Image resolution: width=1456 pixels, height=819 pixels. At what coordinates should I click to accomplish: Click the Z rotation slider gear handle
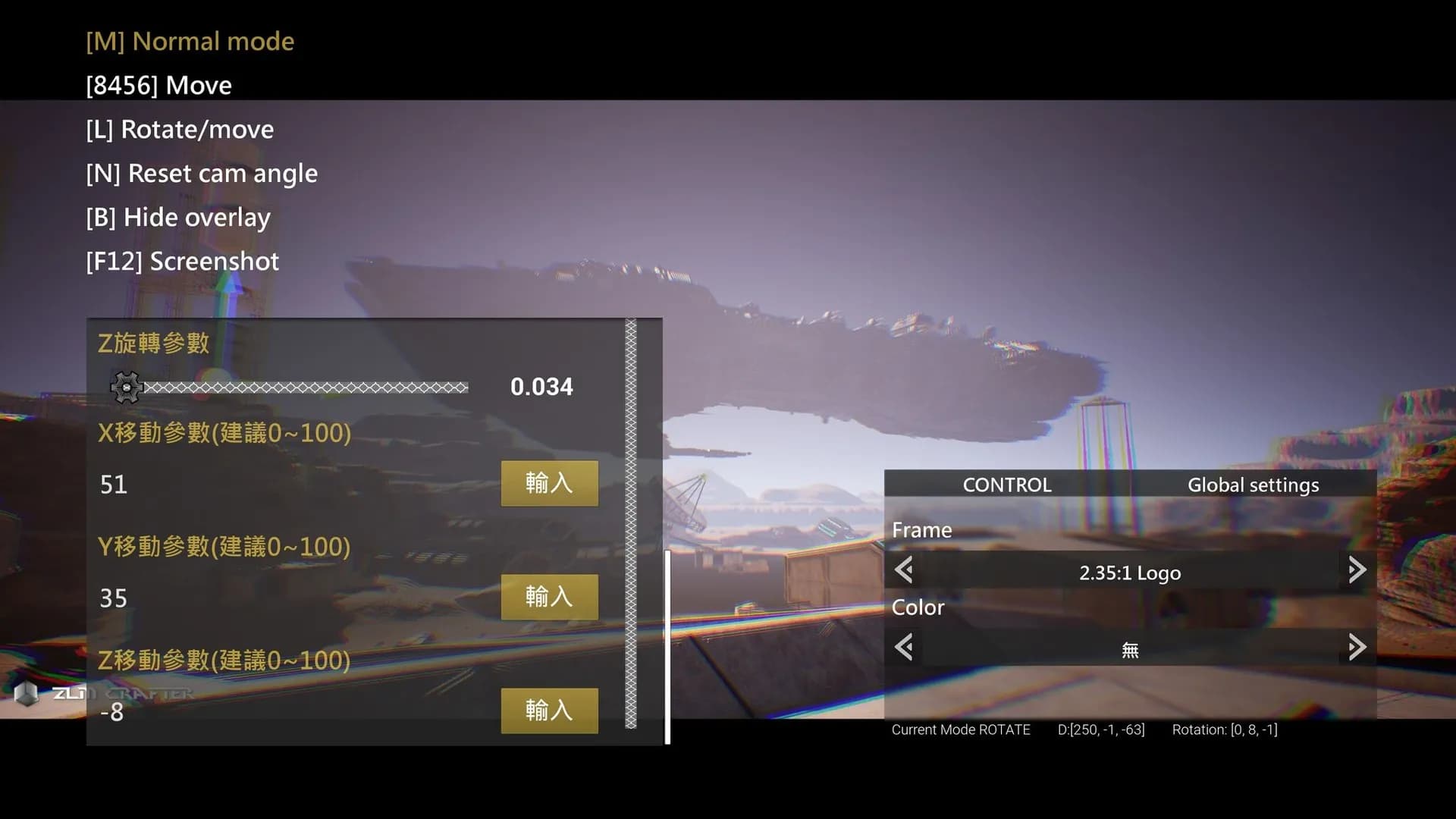127,388
